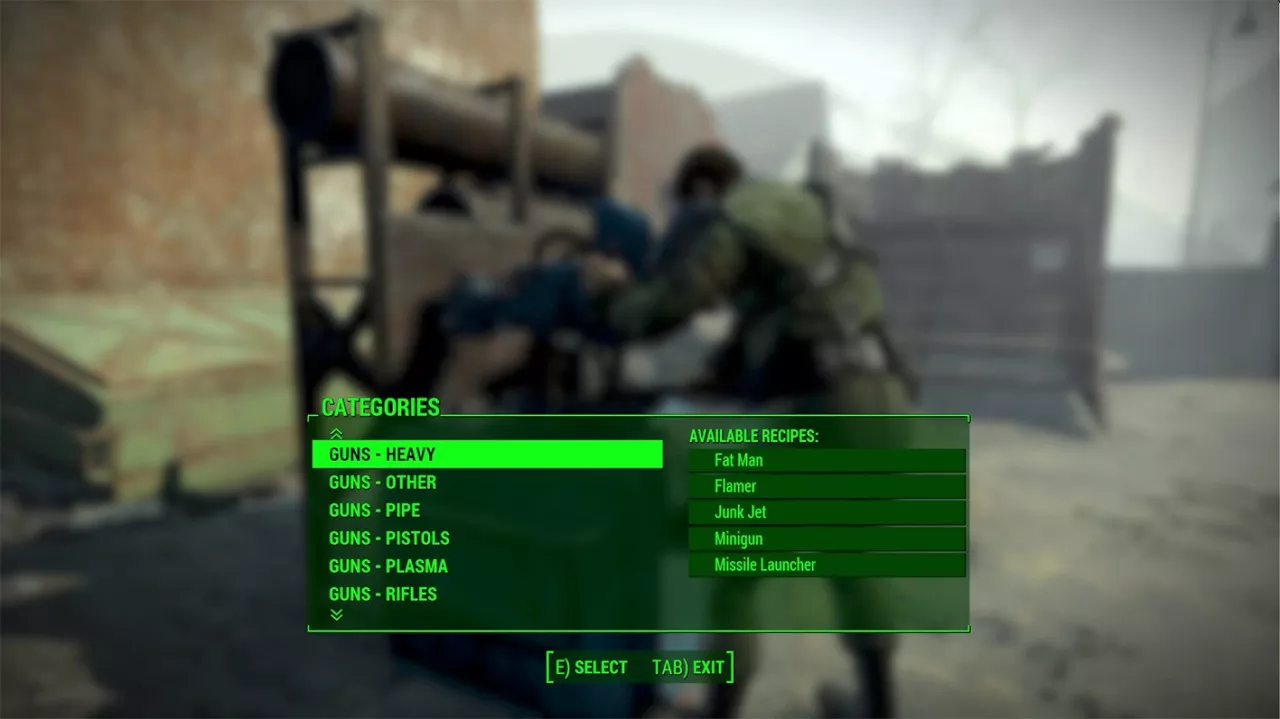Select the Missile Launcher recipe
This screenshot has width=1280, height=719.
click(826, 565)
